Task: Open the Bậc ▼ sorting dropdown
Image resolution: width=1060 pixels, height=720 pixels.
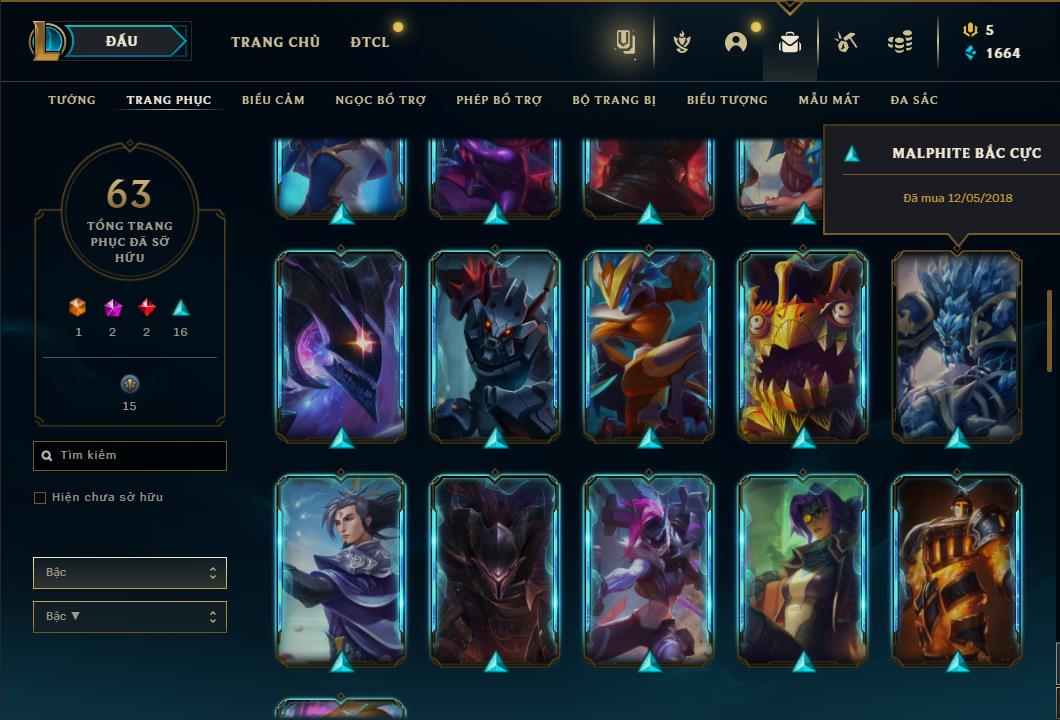Action: [x=130, y=617]
